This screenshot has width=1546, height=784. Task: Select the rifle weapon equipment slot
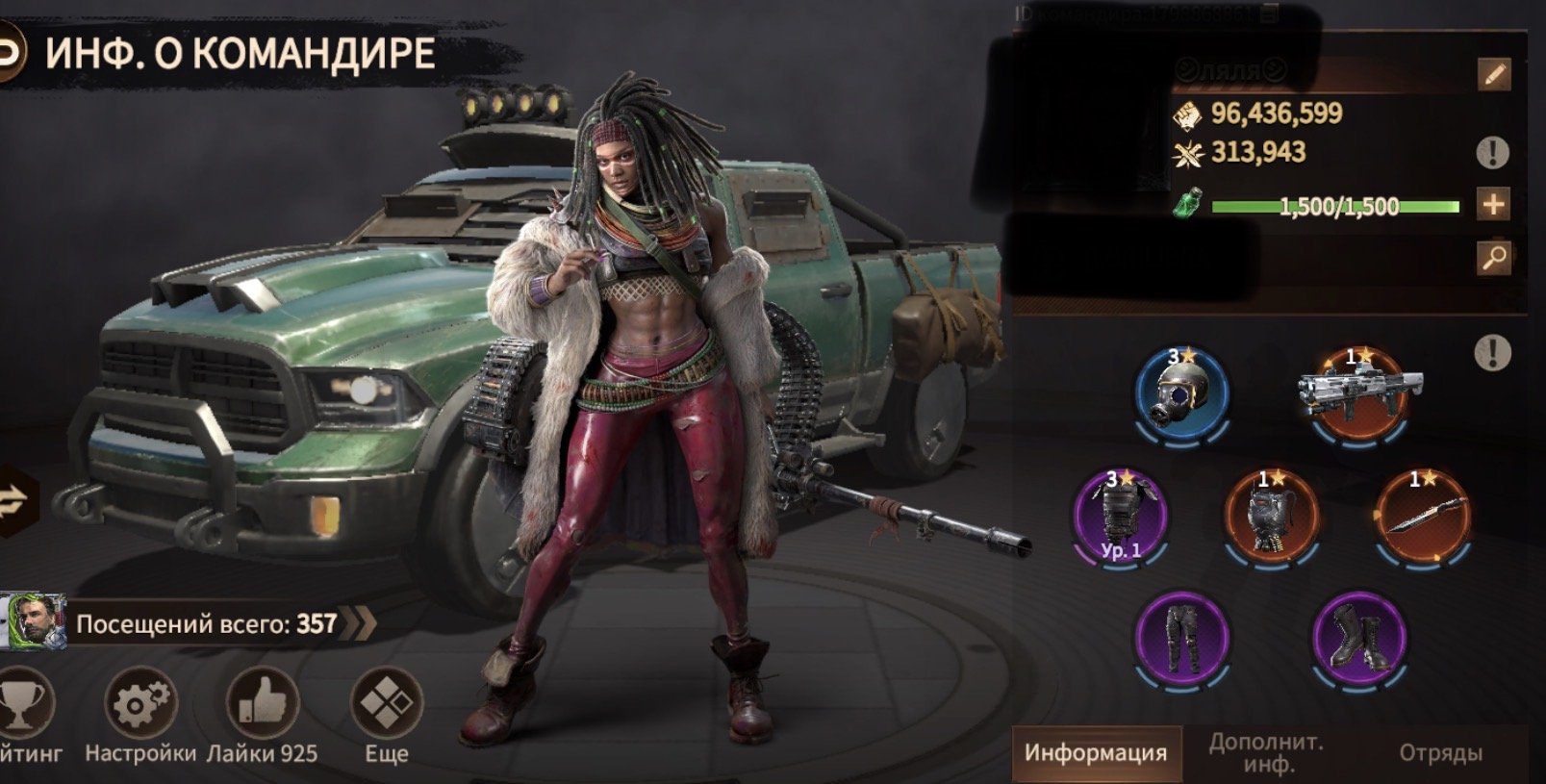tap(1358, 392)
